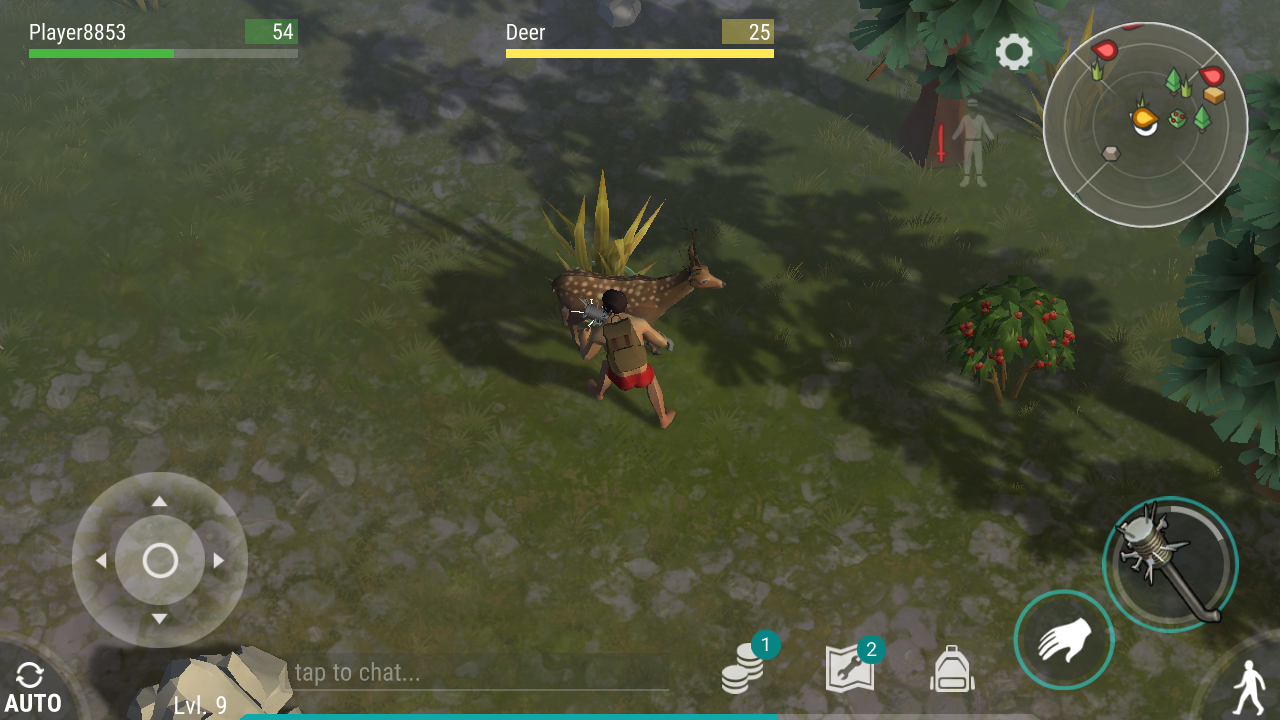This screenshot has height=720, width=1280.
Task: Tap the movement joystick center
Action: pyautogui.click(x=160, y=560)
